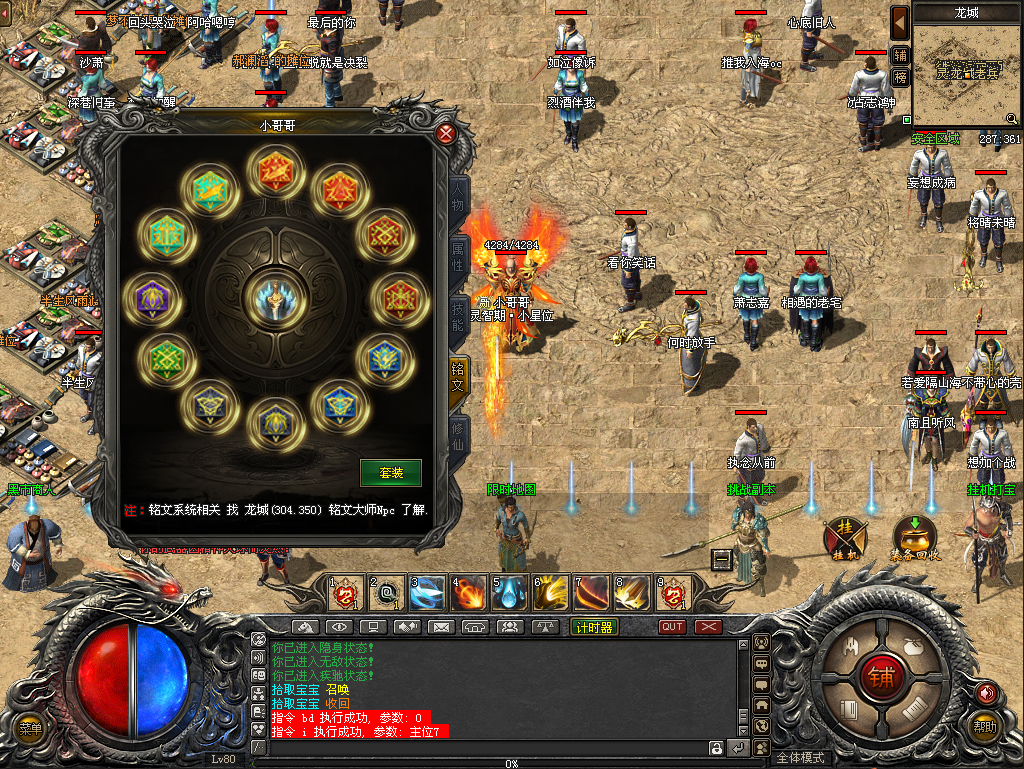Open the mail envelope button
The height and width of the screenshot is (769, 1024).
pyautogui.click(x=441, y=627)
